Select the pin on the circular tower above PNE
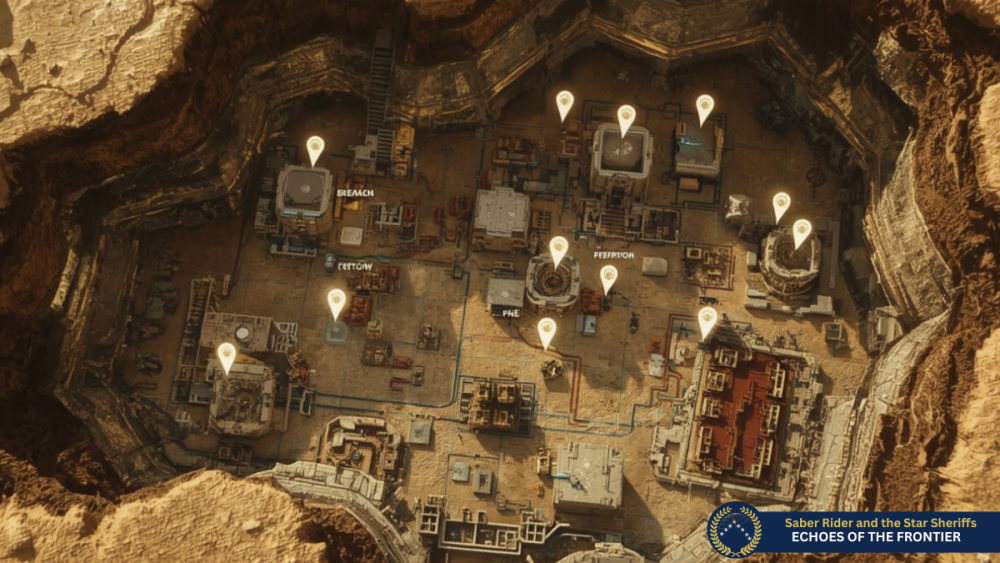 coord(559,250)
